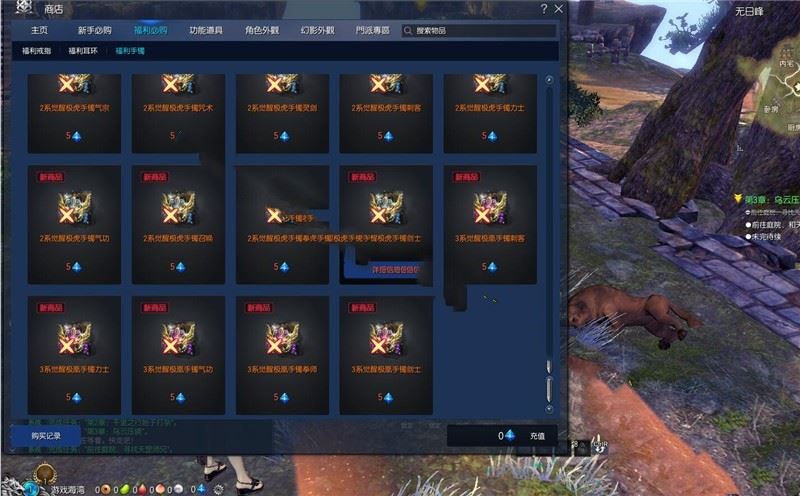Select the 功能道具 tab

(x=207, y=31)
